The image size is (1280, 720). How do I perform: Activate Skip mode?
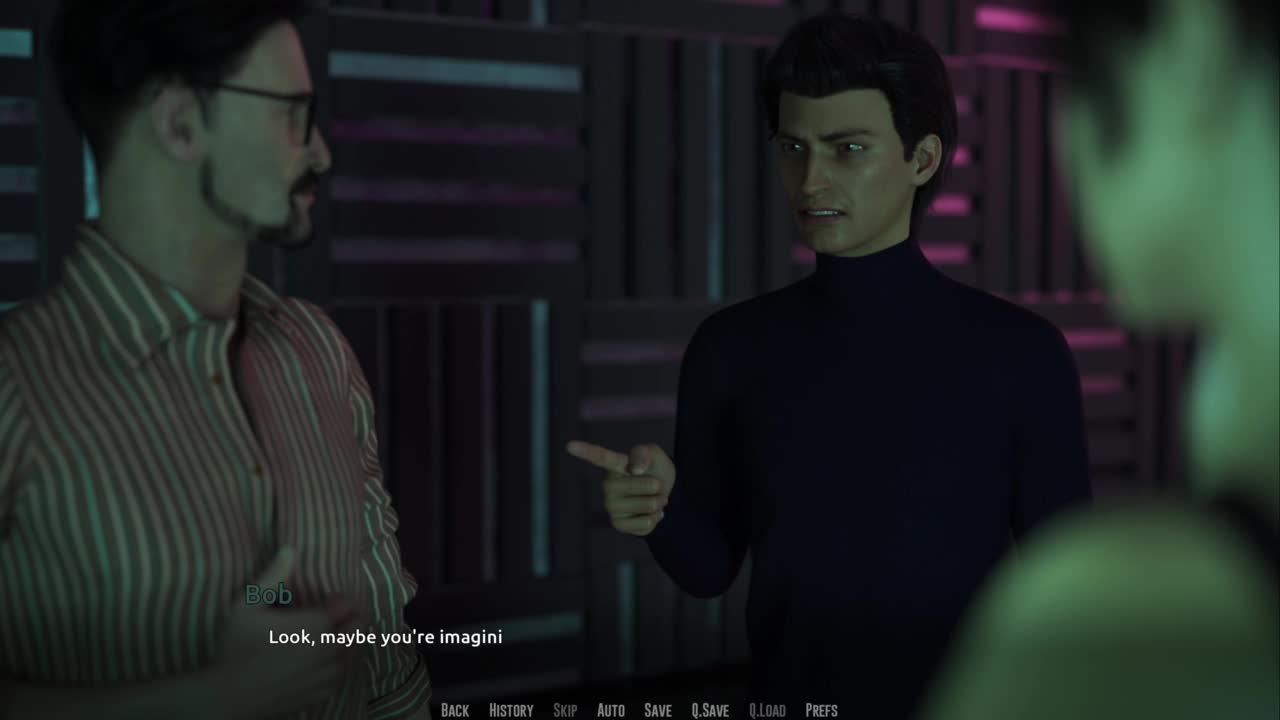565,710
